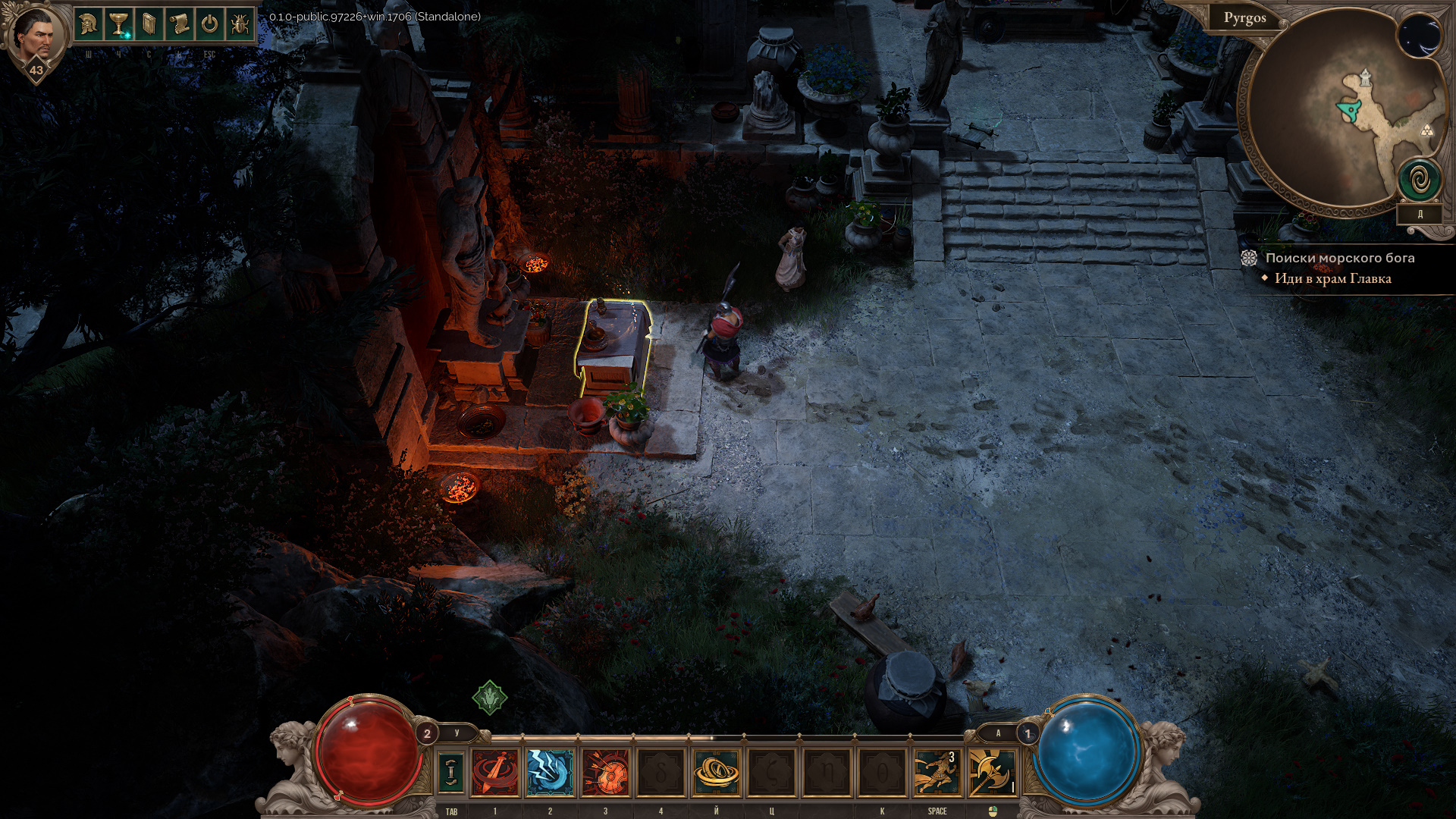Screen dimensions: 1456x819
Task: Open the character screen helmet icon
Action: point(89,25)
